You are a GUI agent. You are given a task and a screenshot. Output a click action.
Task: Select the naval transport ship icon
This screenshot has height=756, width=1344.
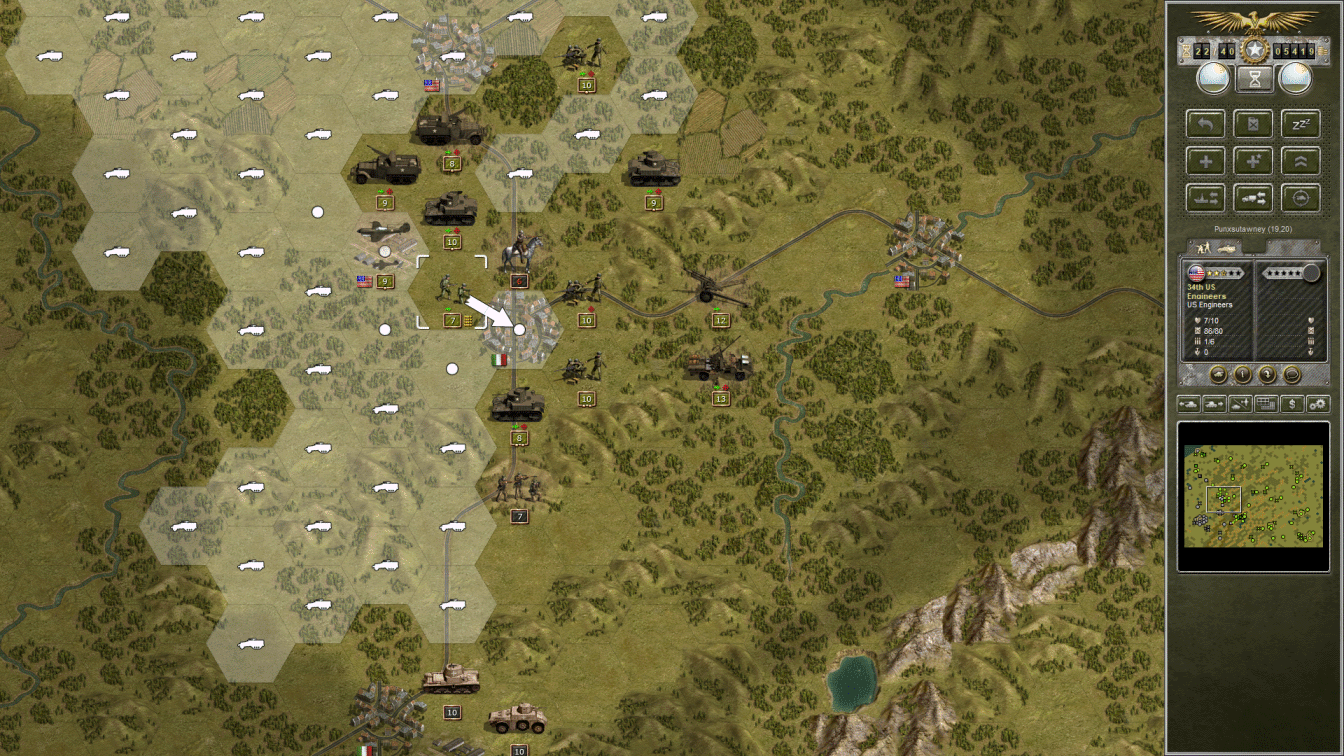tap(1206, 198)
